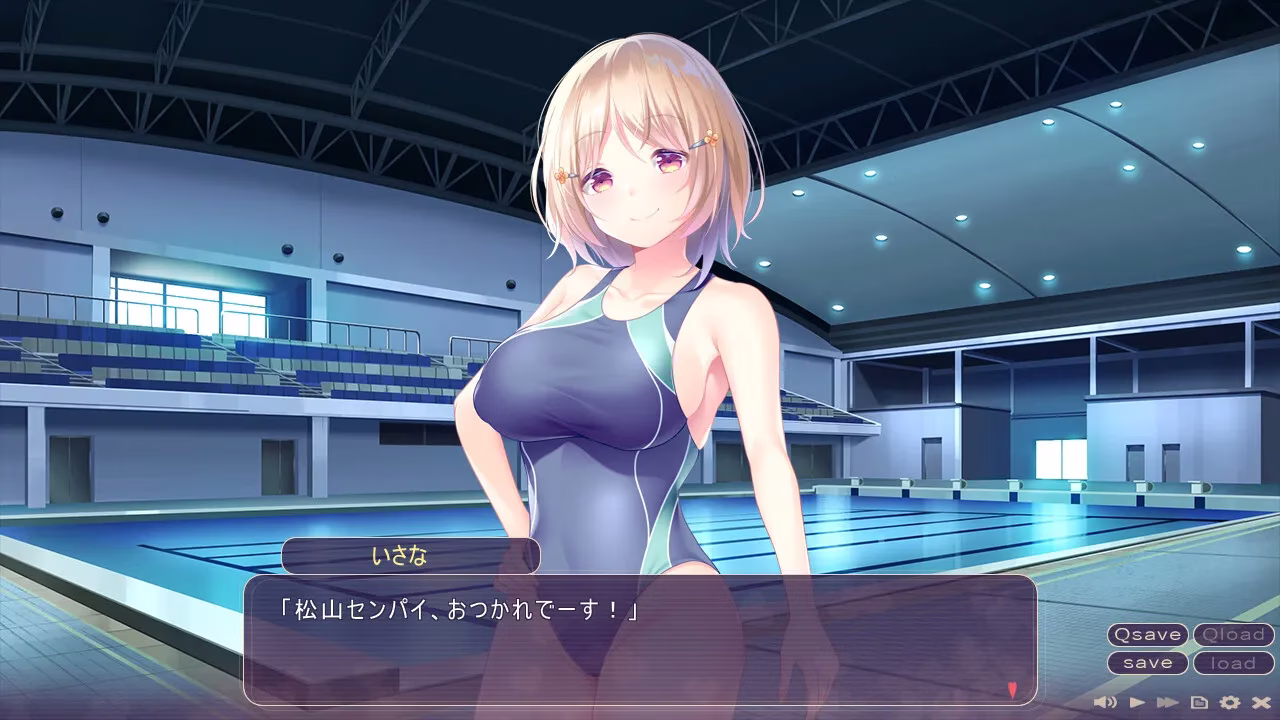Viewport: 1280px width, 720px height.
Task: Open the load menu
Action: tap(1233, 663)
